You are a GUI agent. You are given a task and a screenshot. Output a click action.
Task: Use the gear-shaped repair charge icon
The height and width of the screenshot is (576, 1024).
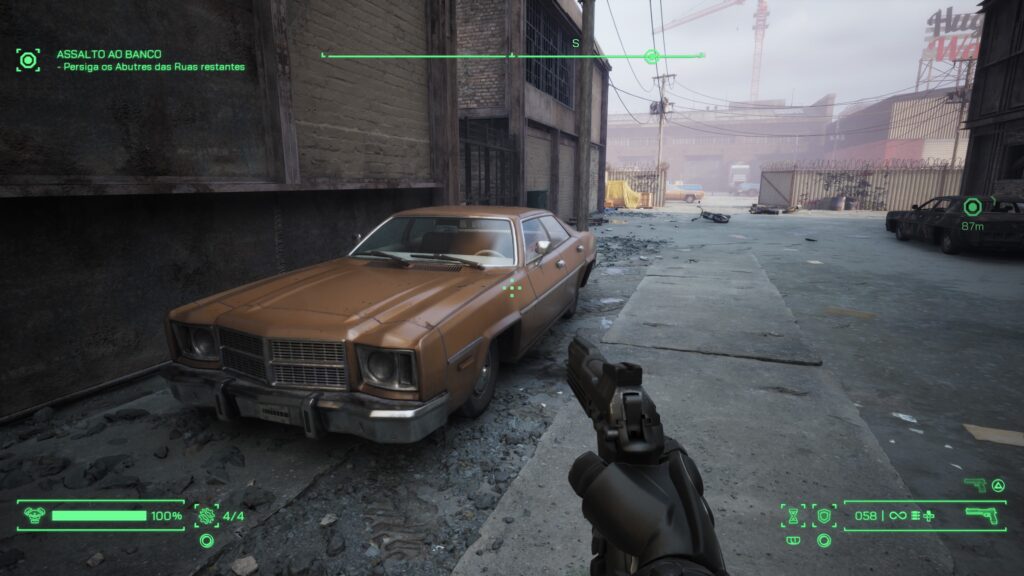tap(207, 516)
